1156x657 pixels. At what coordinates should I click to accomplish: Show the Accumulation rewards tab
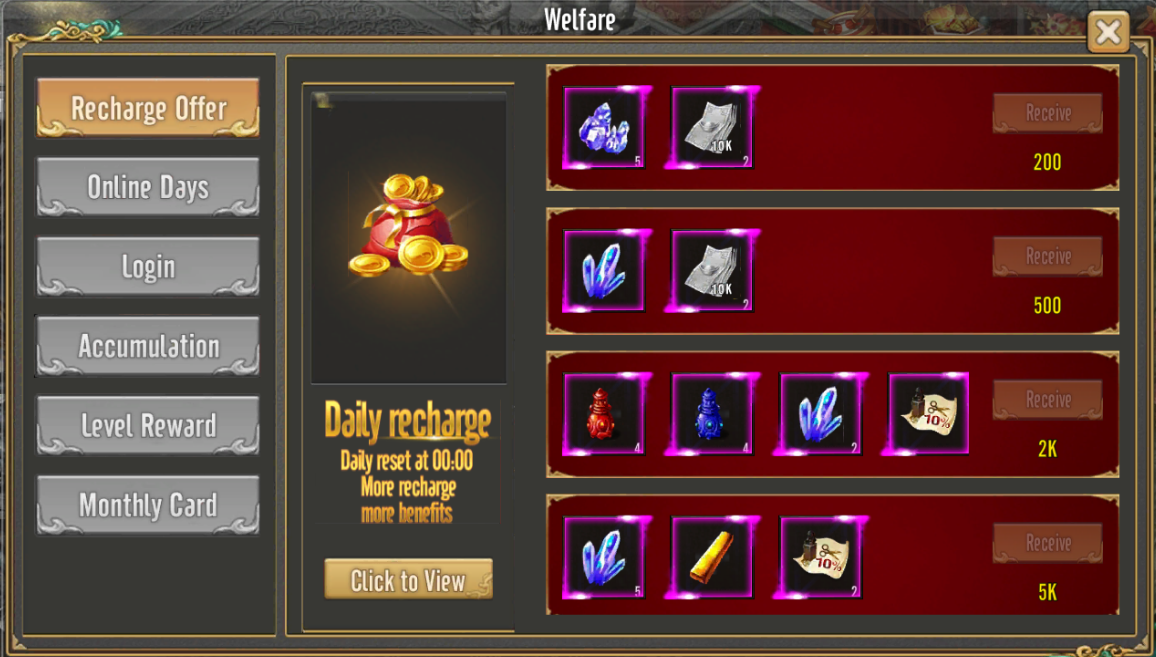(x=148, y=346)
